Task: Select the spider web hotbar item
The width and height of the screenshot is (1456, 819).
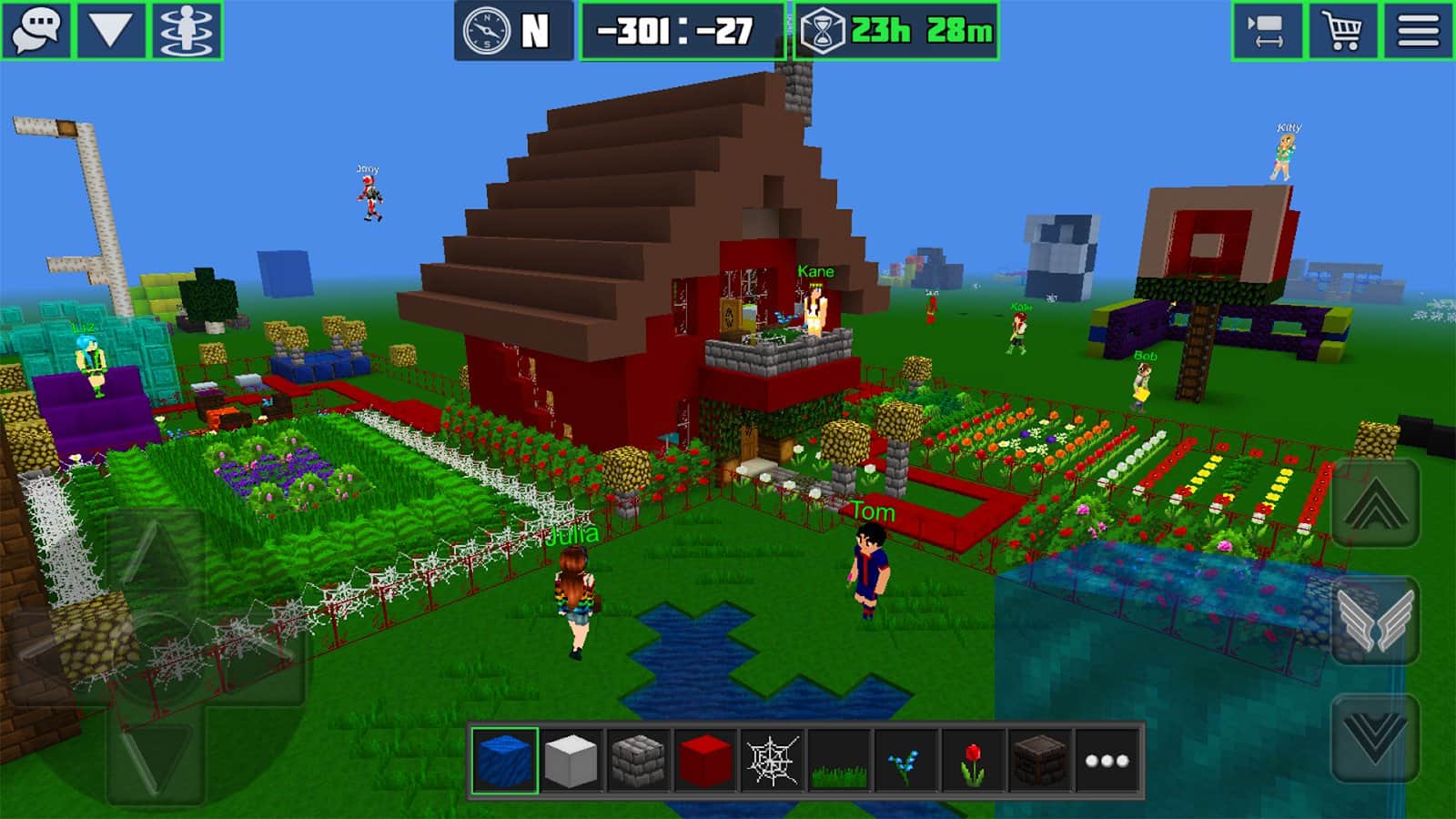Action: 772,761
